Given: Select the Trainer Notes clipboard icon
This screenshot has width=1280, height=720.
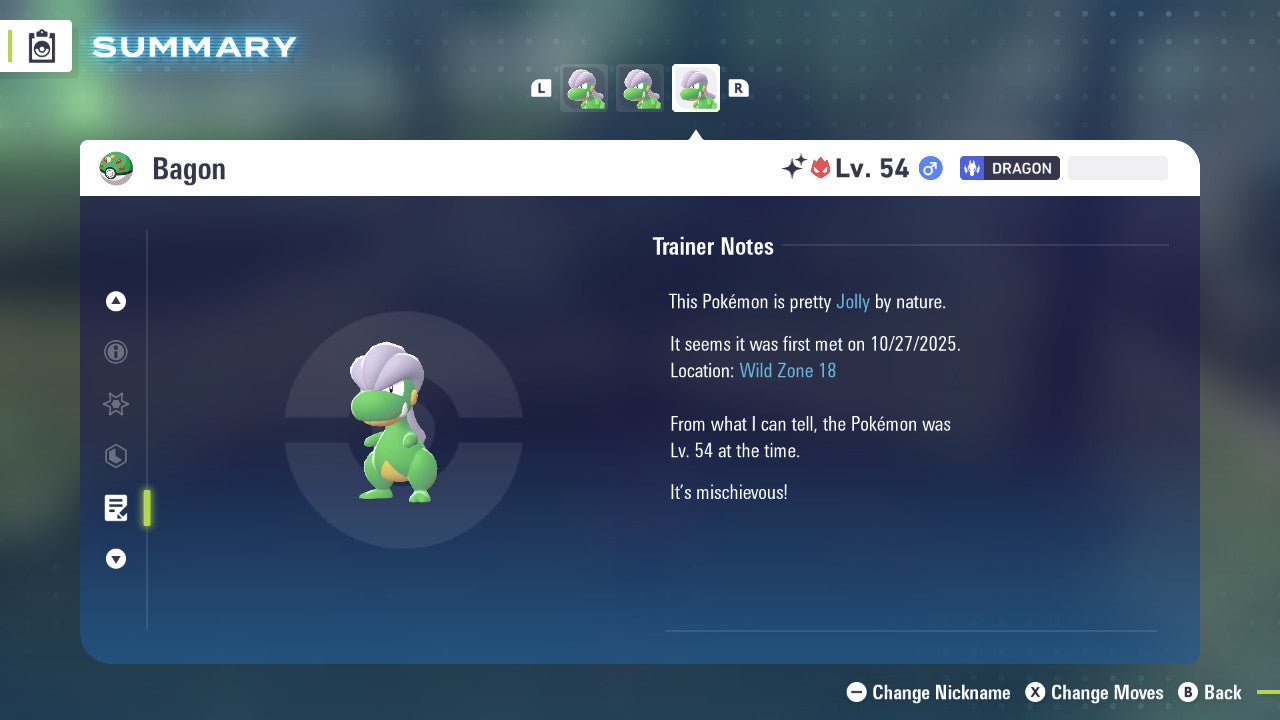Looking at the screenshot, I should [x=116, y=508].
